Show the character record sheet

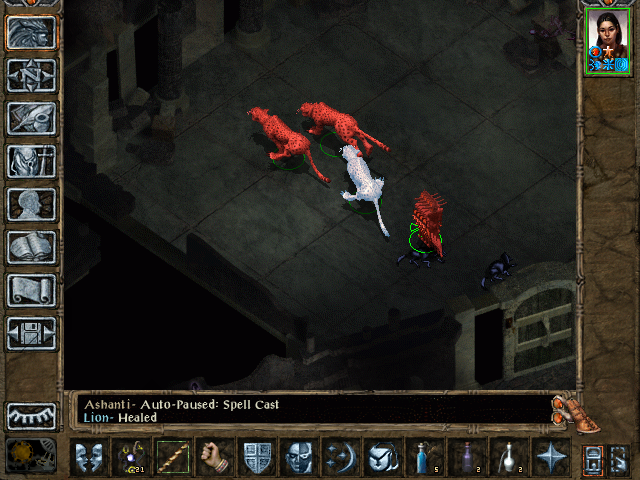(x=31, y=204)
